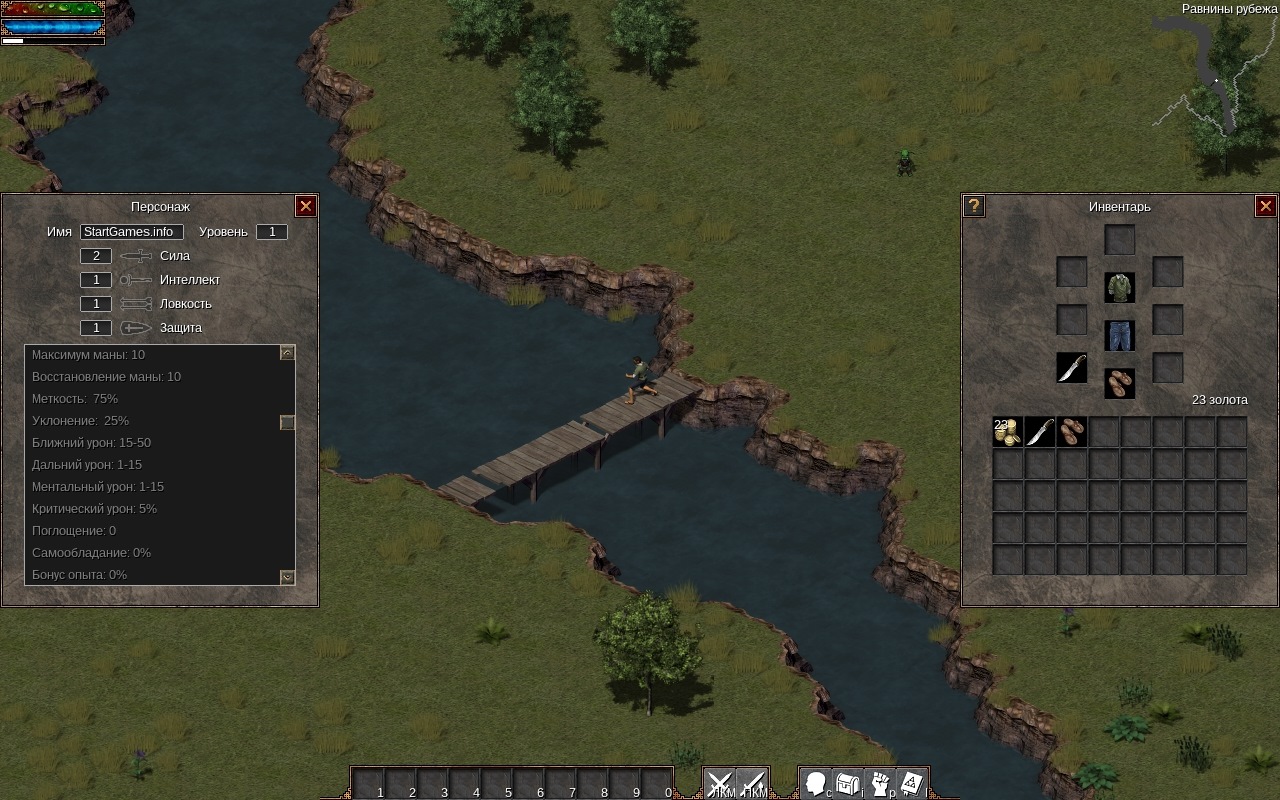Open the raised fist skills icon
This screenshot has height=800, width=1280.
click(x=880, y=784)
